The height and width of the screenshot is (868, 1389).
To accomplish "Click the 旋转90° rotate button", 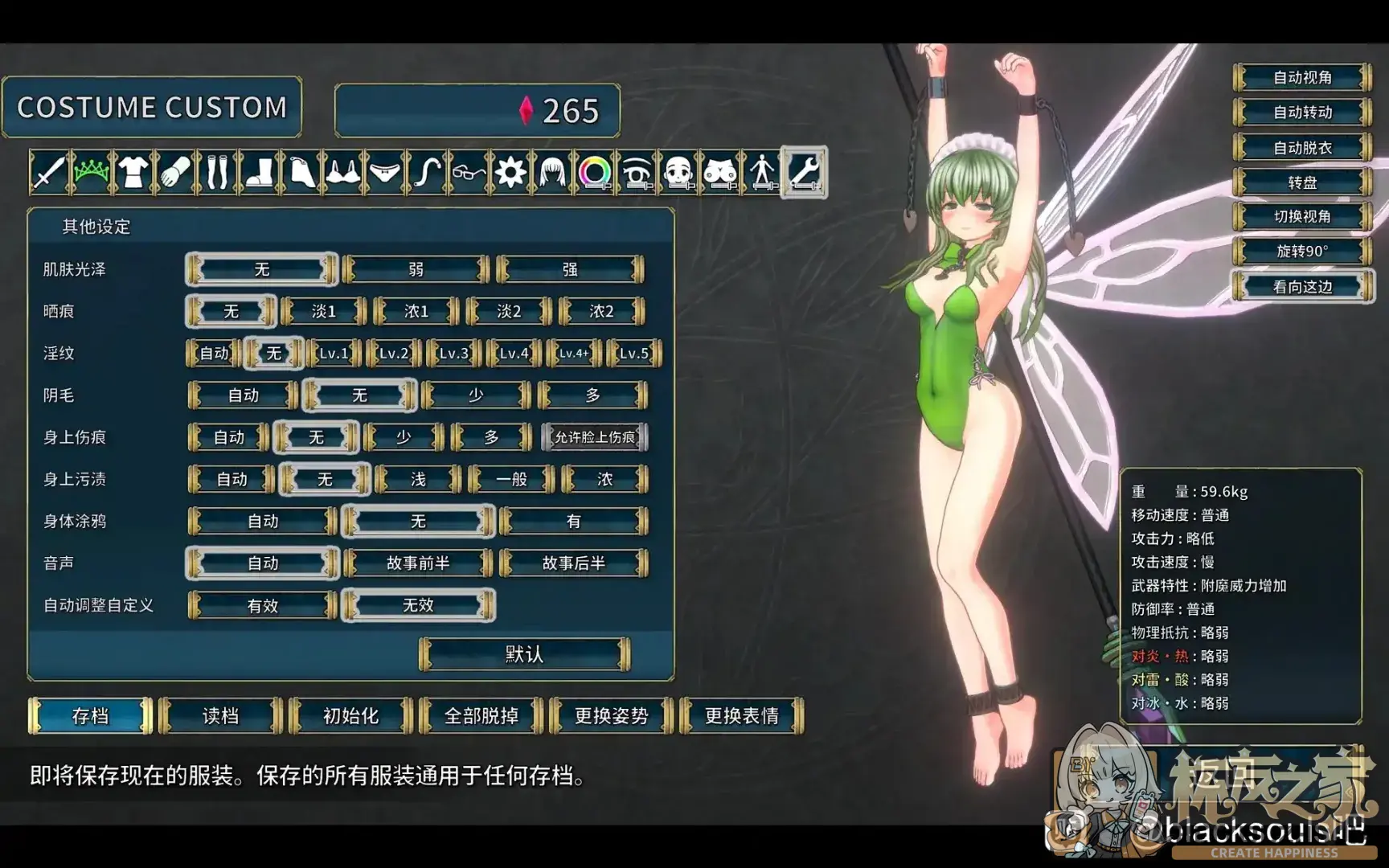I will coord(1302,252).
